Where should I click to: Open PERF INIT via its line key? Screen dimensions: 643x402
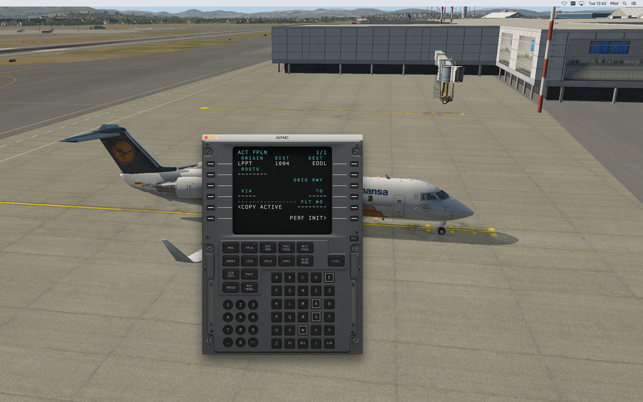pyautogui.click(x=354, y=218)
